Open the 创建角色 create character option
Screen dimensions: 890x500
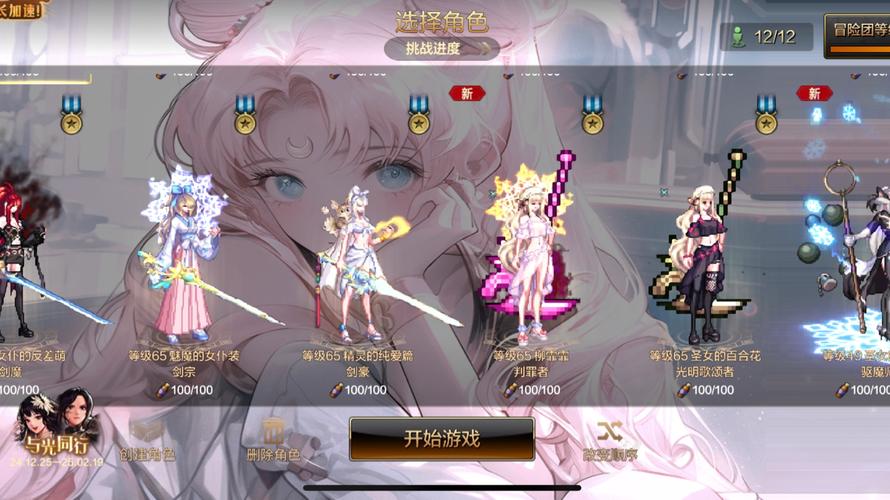(147, 440)
